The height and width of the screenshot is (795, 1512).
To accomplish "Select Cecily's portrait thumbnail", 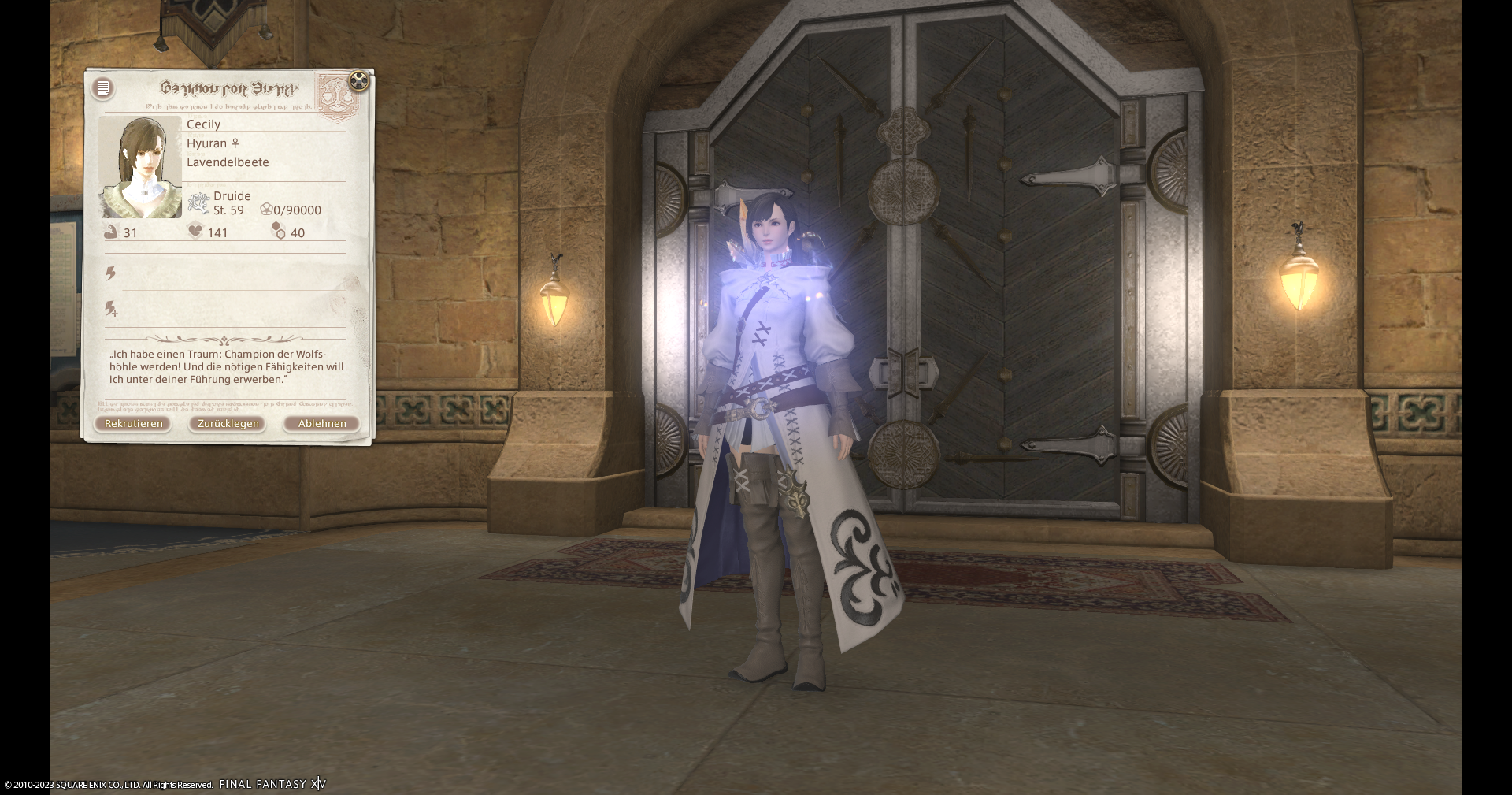I will [141, 167].
